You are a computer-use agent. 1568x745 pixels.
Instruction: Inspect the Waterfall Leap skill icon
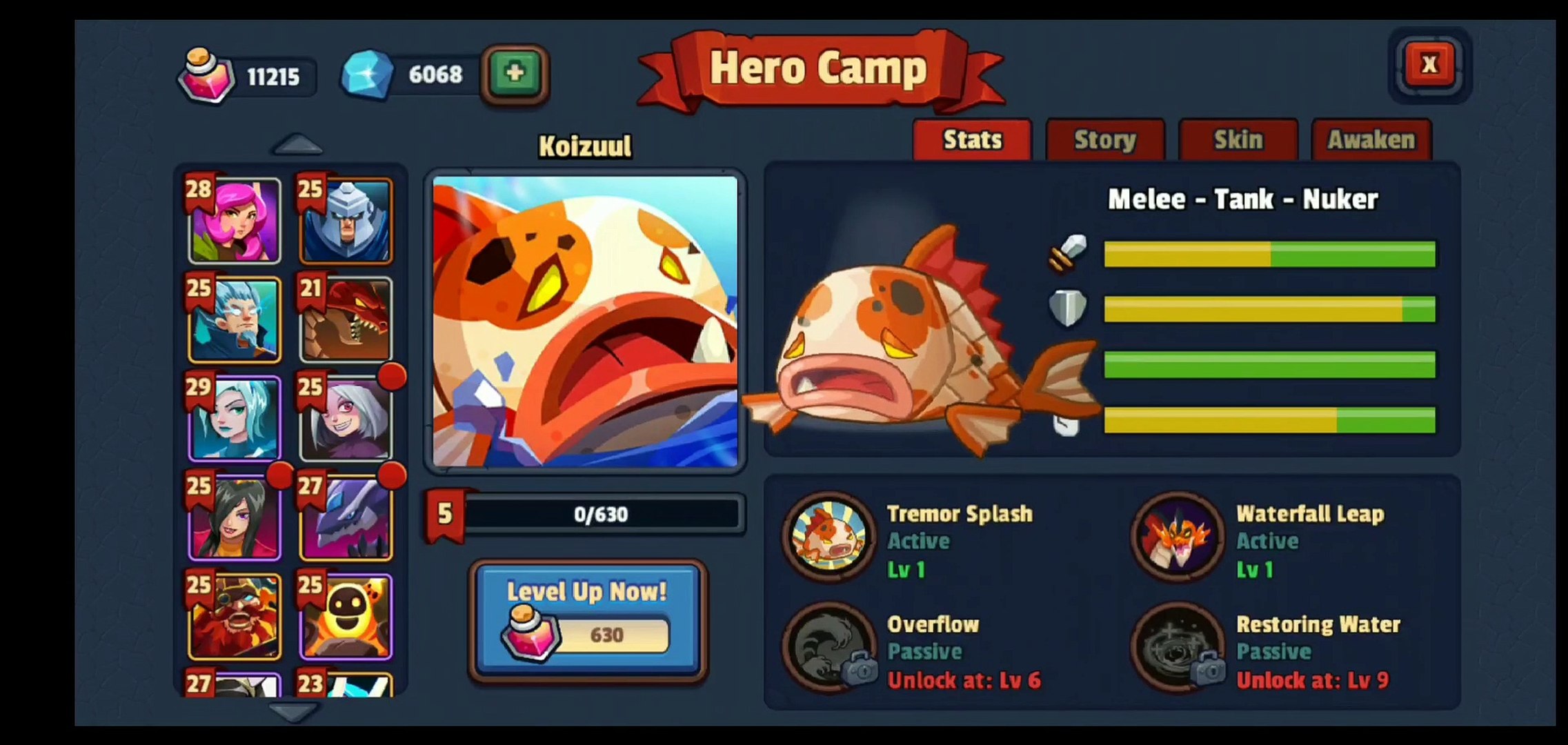pyautogui.click(x=1178, y=537)
